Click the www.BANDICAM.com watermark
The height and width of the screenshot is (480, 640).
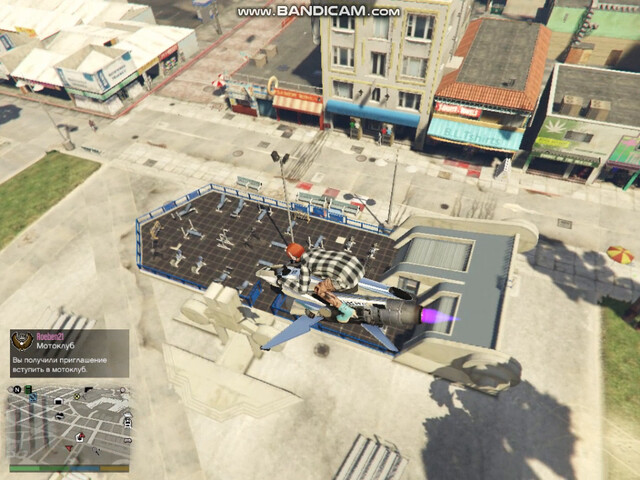319,11
